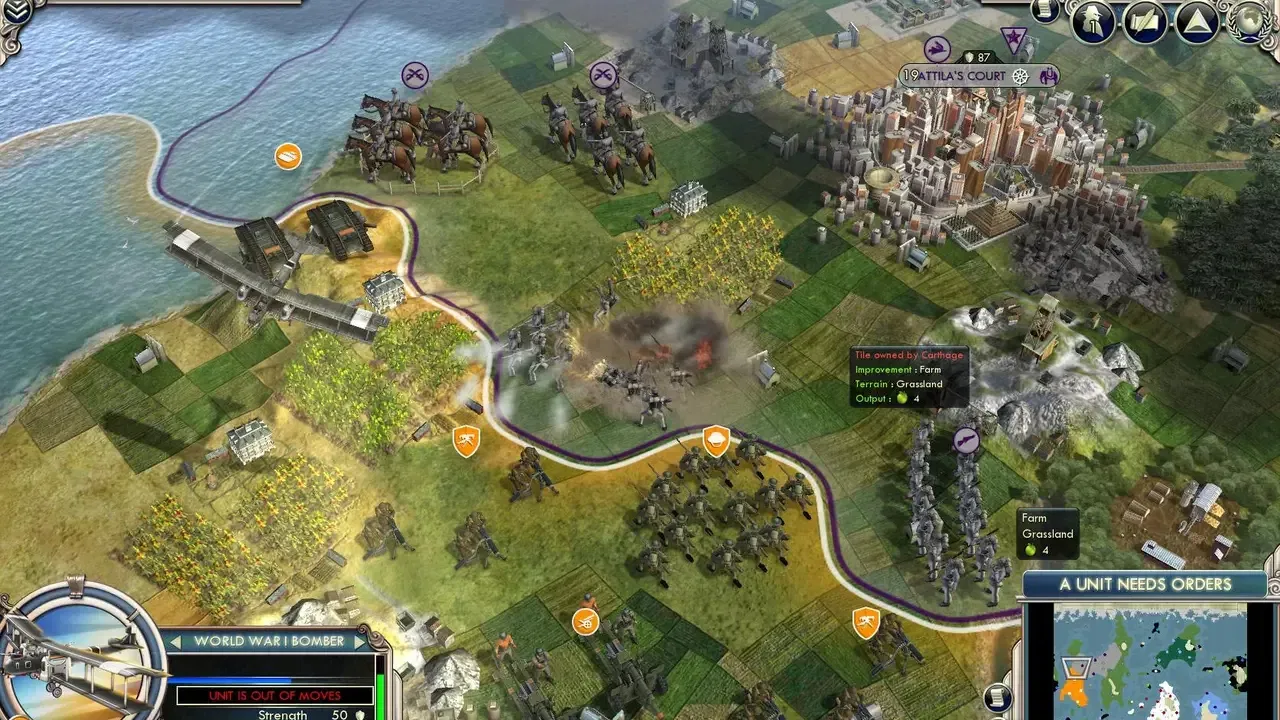Click the A Unit Needs Orders button
This screenshot has width=1280, height=720.
[1146, 584]
